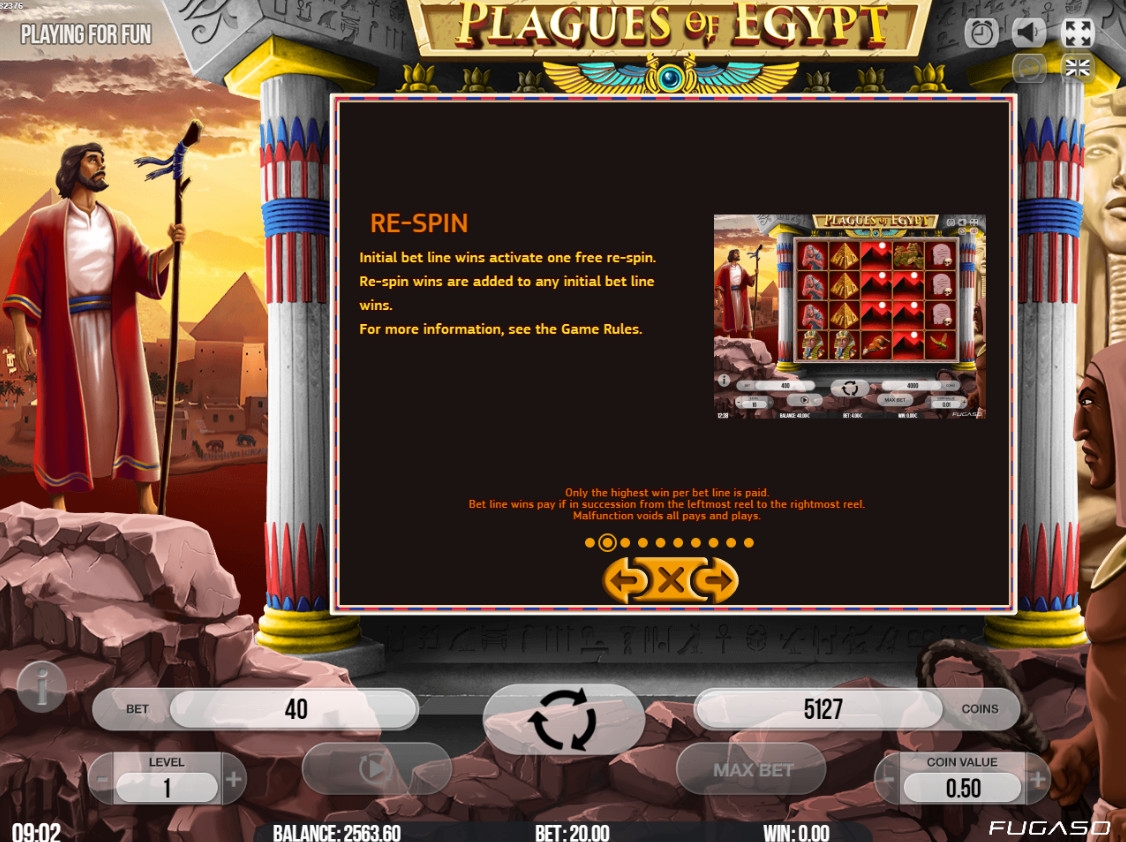Change language via the UK flag
This screenshot has height=842, width=1126.
[x=1078, y=68]
